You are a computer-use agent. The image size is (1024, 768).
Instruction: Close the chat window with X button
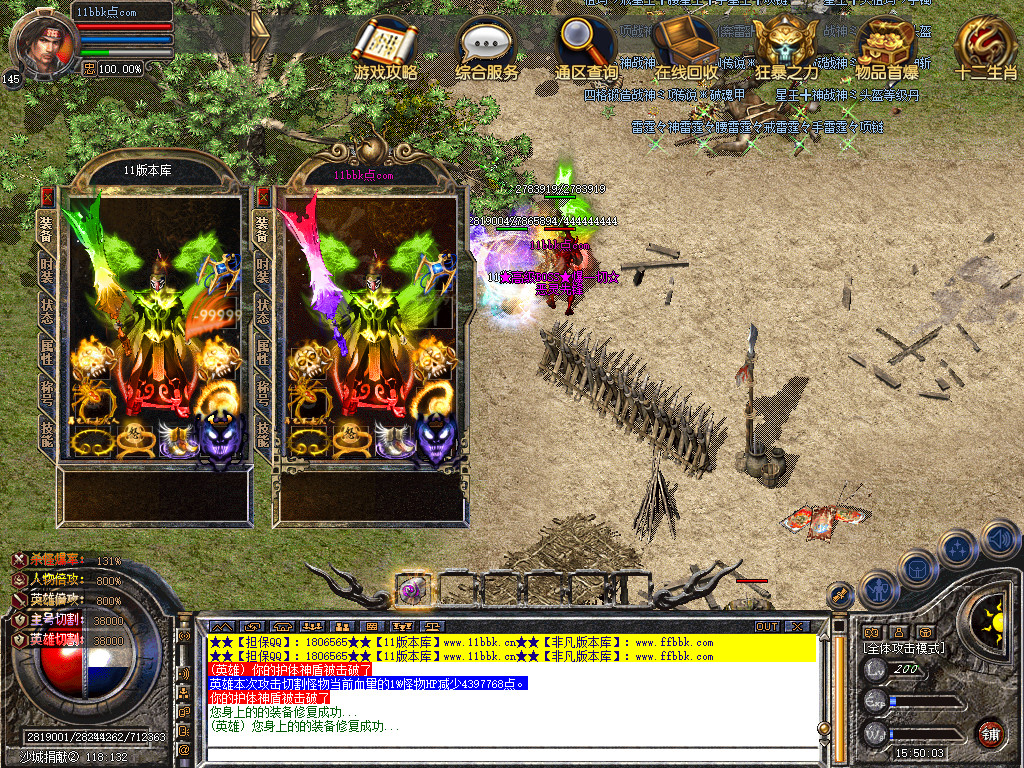796,626
